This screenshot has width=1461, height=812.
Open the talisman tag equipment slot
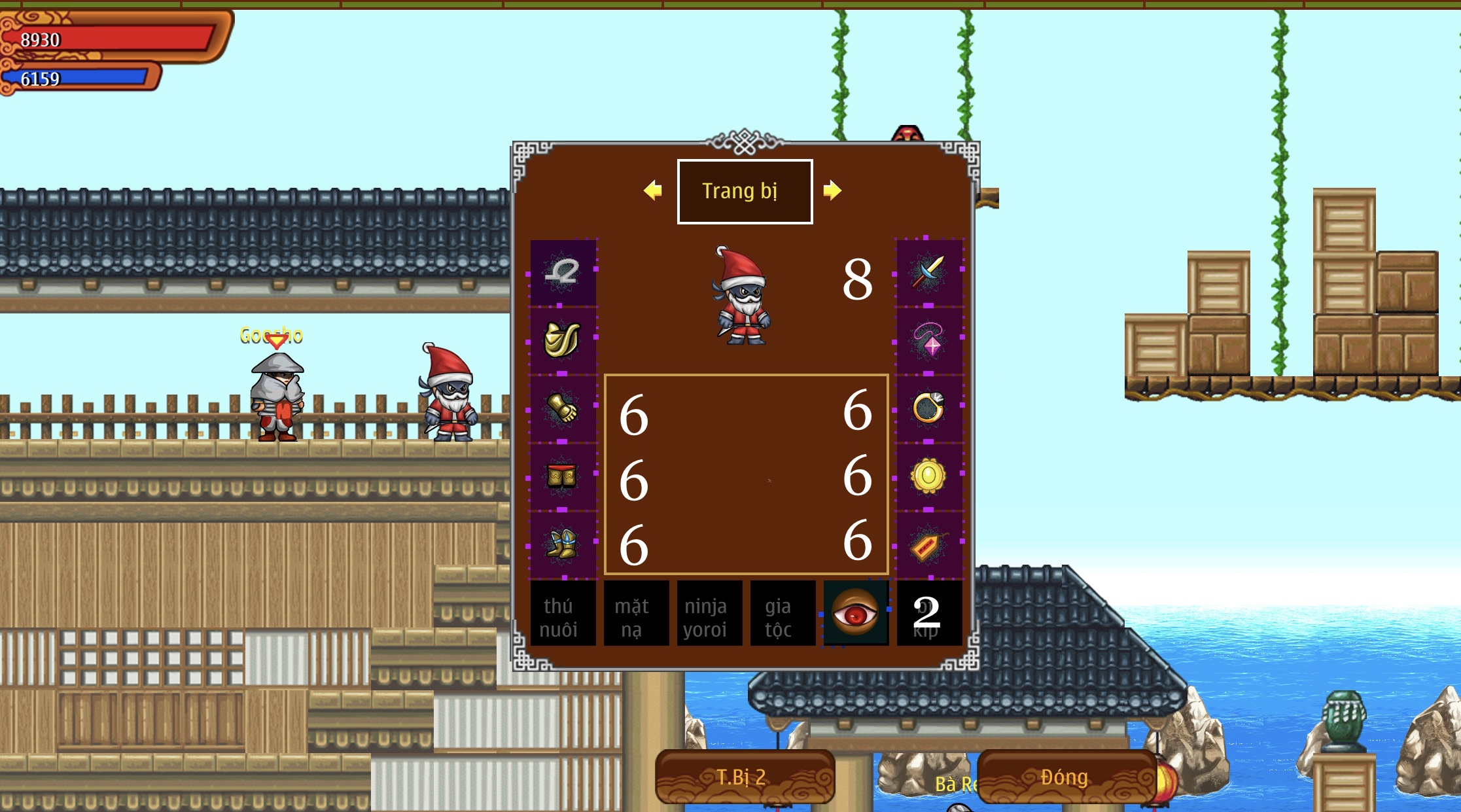click(x=929, y=543)
